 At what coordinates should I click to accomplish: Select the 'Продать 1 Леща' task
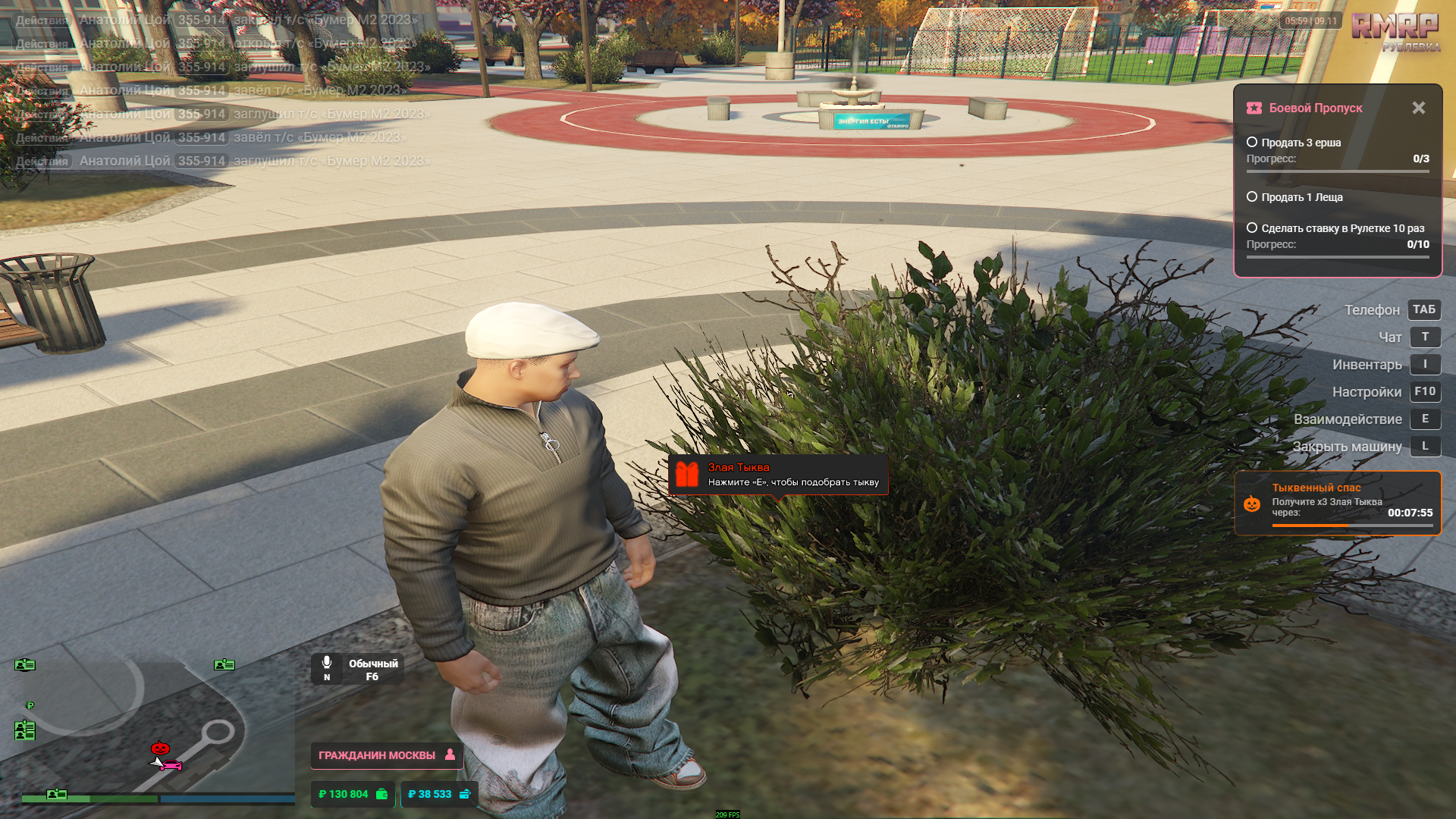tap(1301, 197)
